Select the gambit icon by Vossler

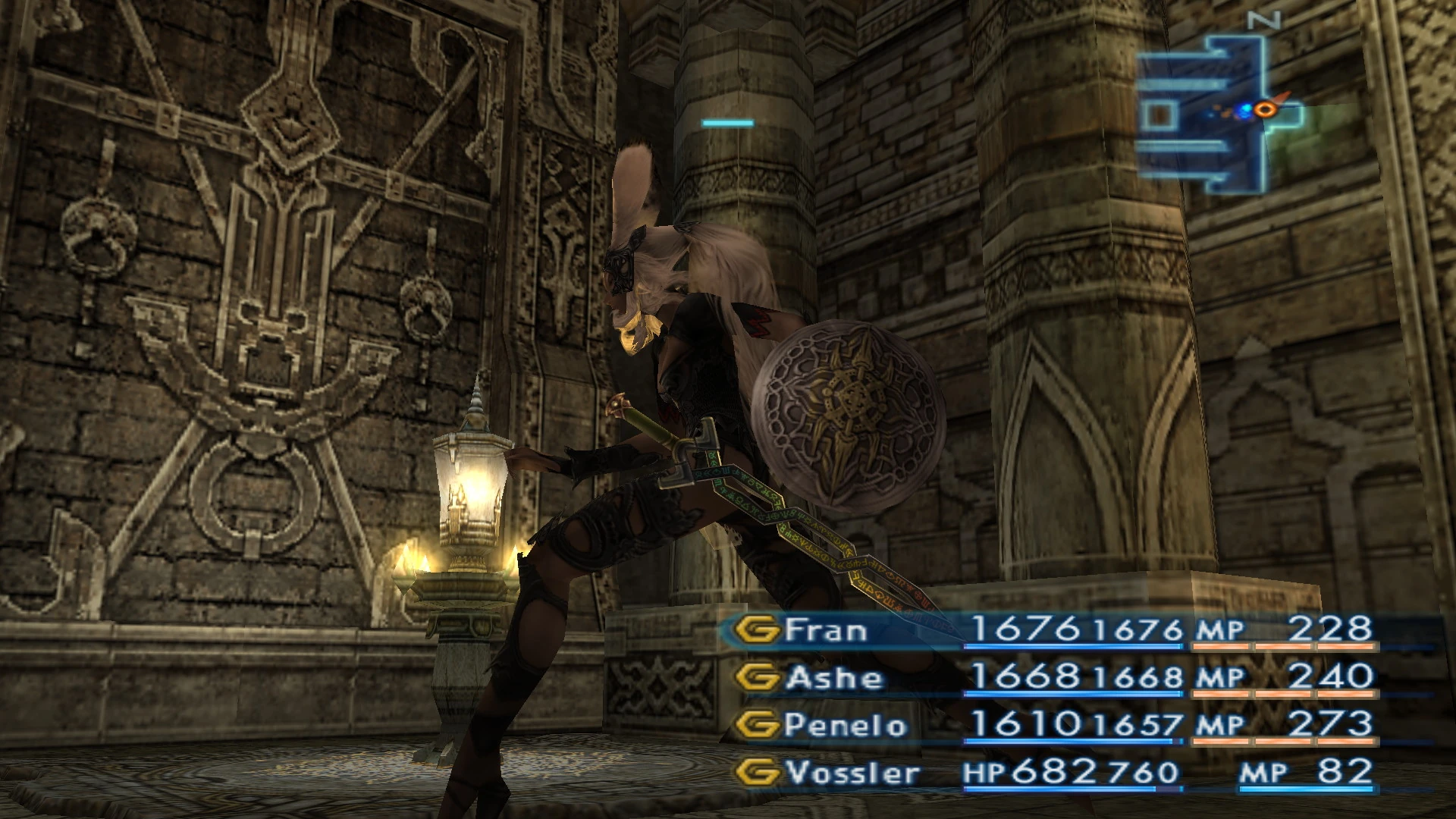point(757,773)
